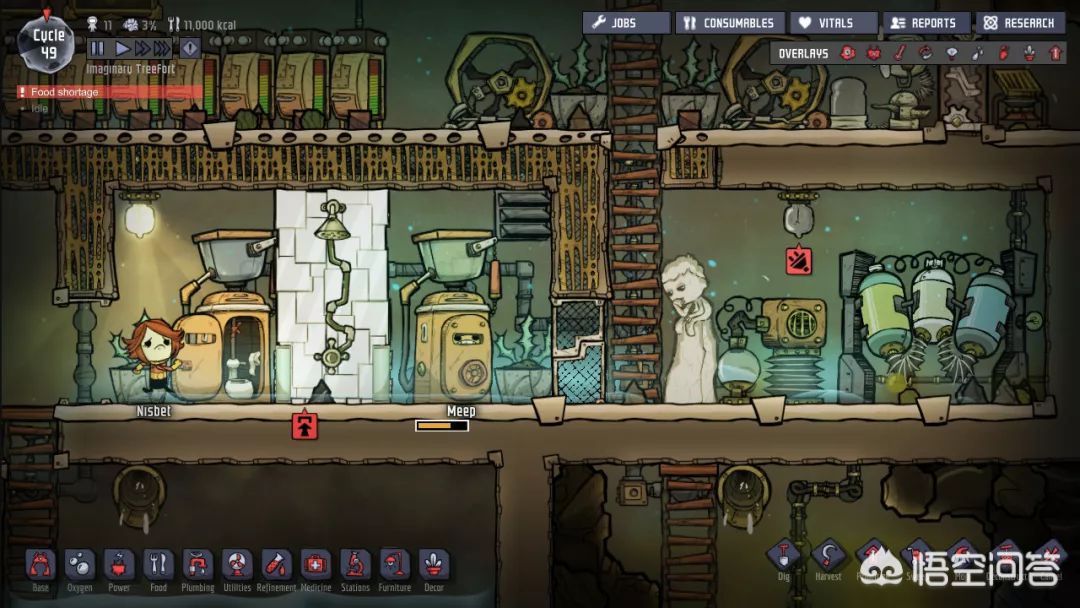Choose the Food build category
1080x608 pixels.
pyautogui.click(x=158, y=566)
